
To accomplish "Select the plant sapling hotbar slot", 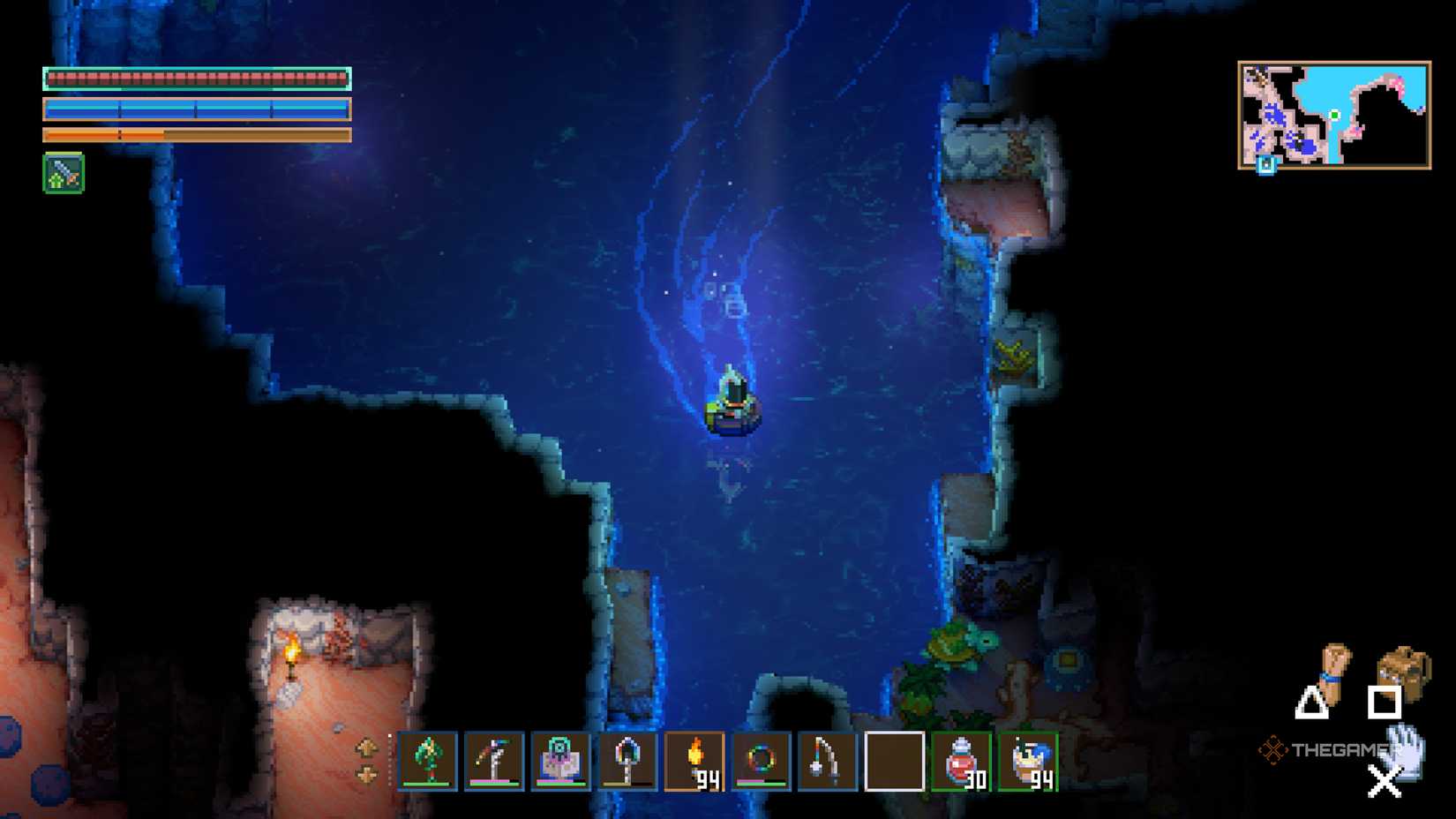I will coord(430,761).
